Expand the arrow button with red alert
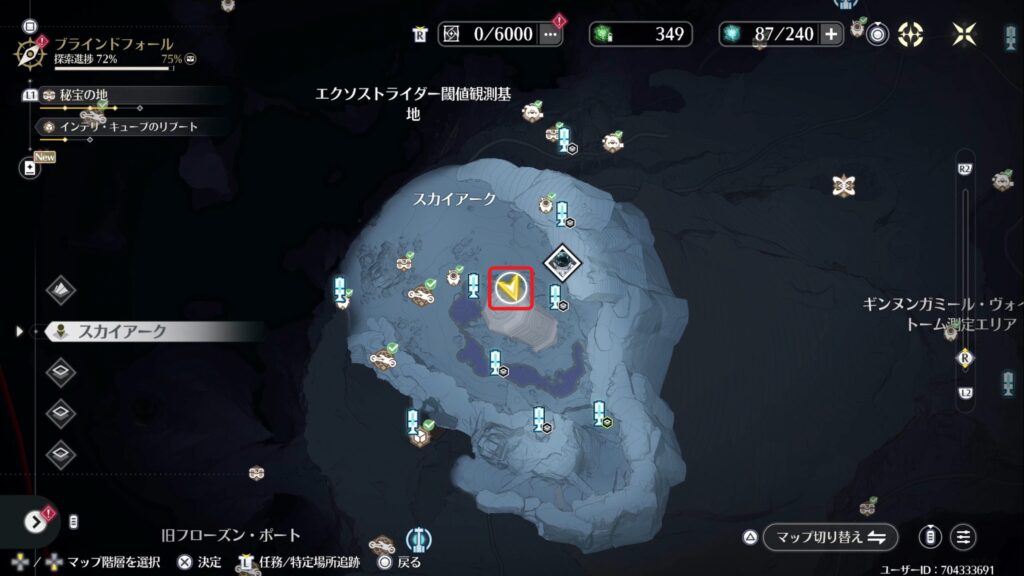 pyautogui.click(x=36, y=521)
